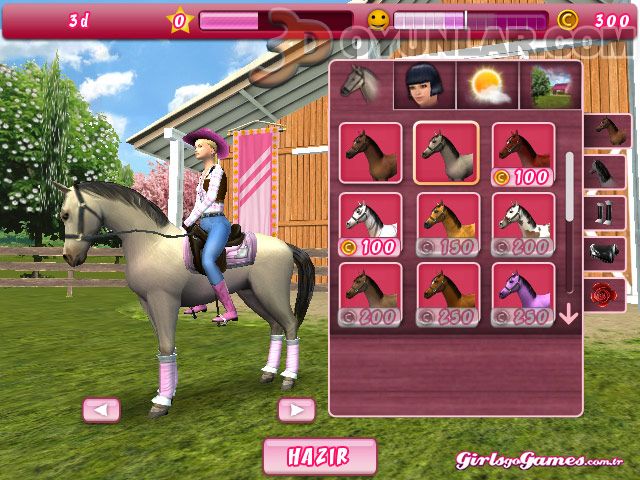Open the landscape scenery tab
The width and height of the screenshot is (640, 480).
(x=550, y=86)
